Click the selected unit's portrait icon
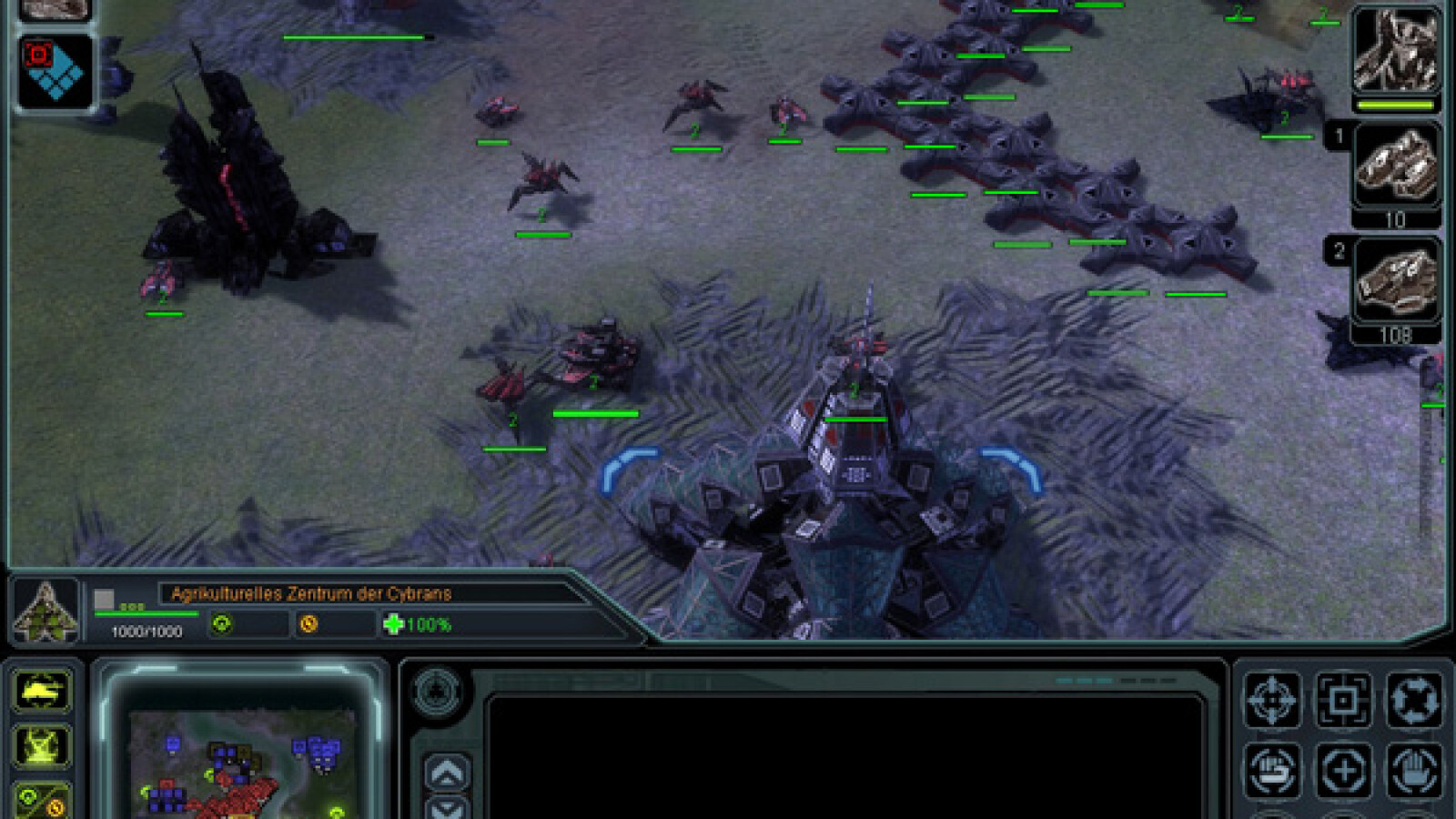Viewport: 1456px width, 819px height. pos(45,610)
